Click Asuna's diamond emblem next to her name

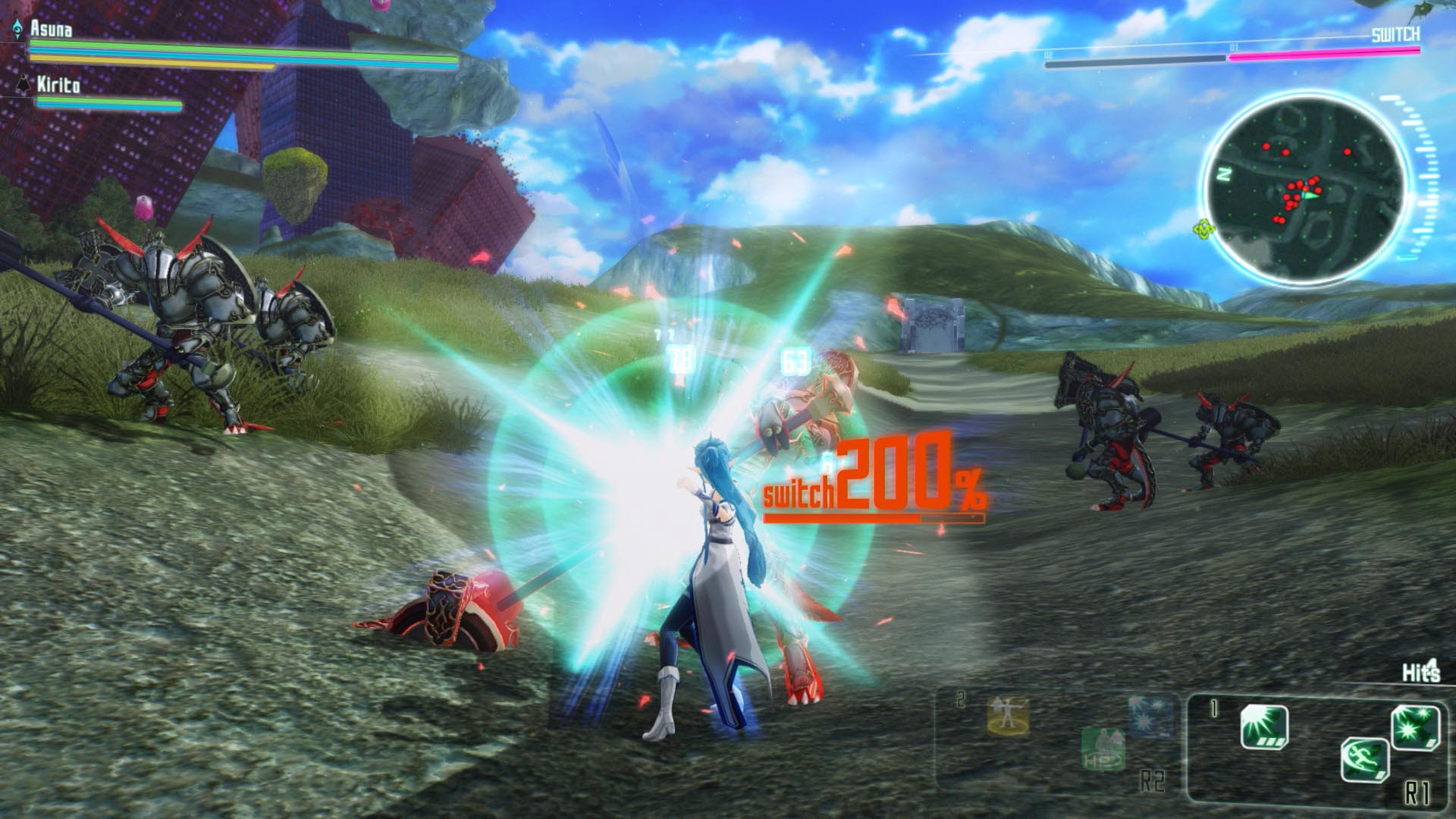(x=17, y=29)
